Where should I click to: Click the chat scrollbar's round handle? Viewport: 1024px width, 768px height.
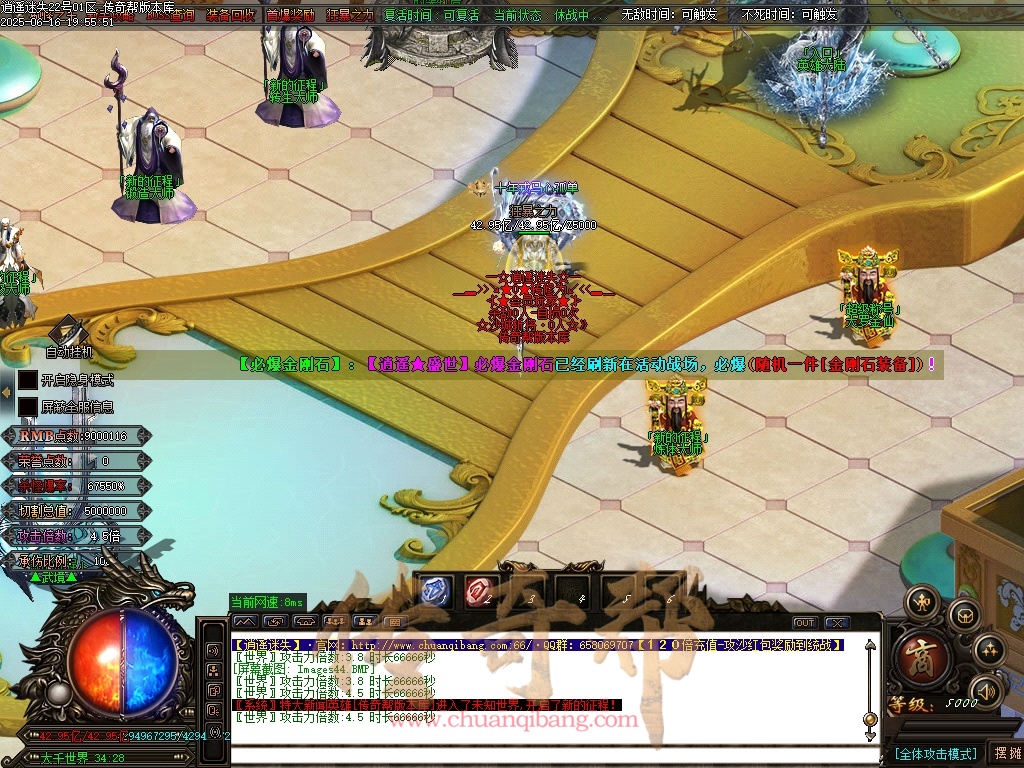870,719
